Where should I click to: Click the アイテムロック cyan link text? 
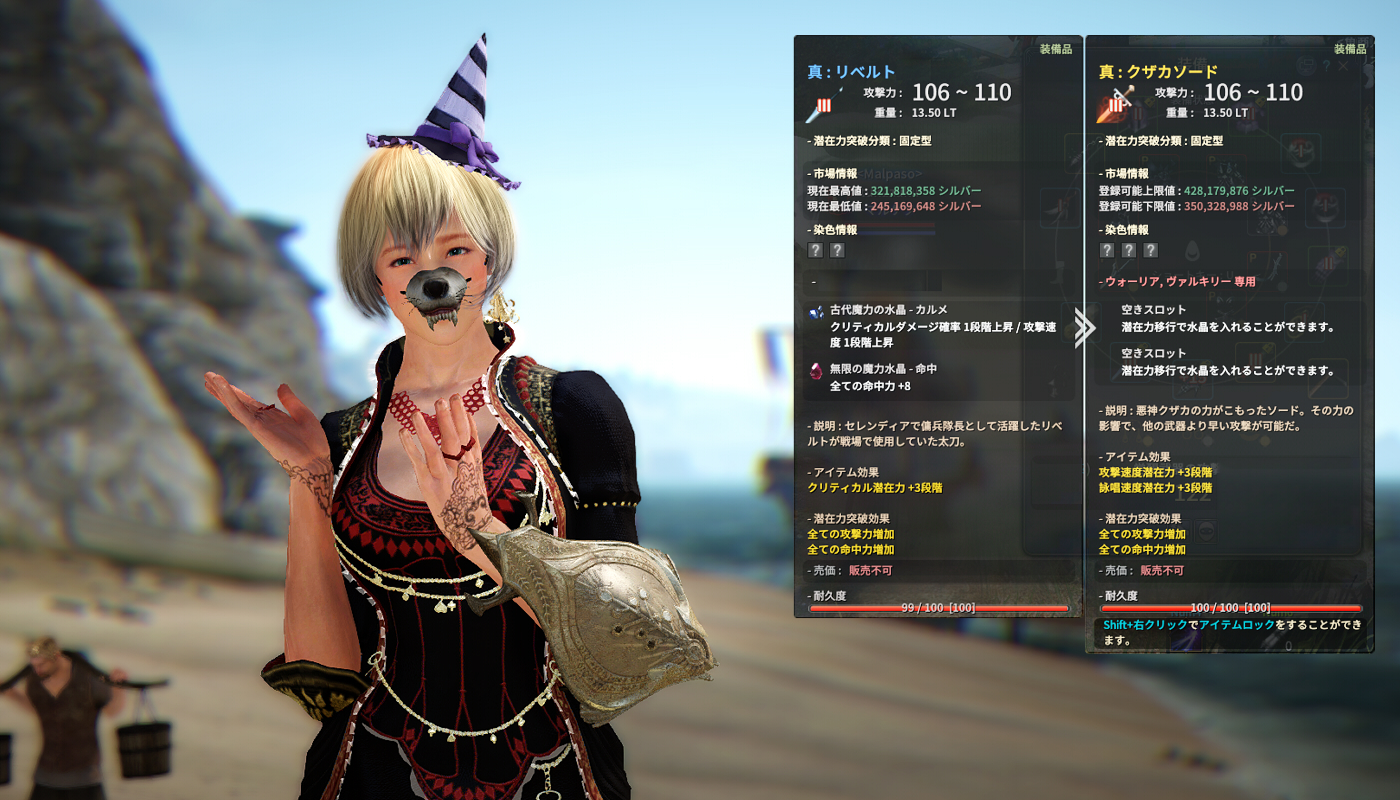pos(1233,623)
